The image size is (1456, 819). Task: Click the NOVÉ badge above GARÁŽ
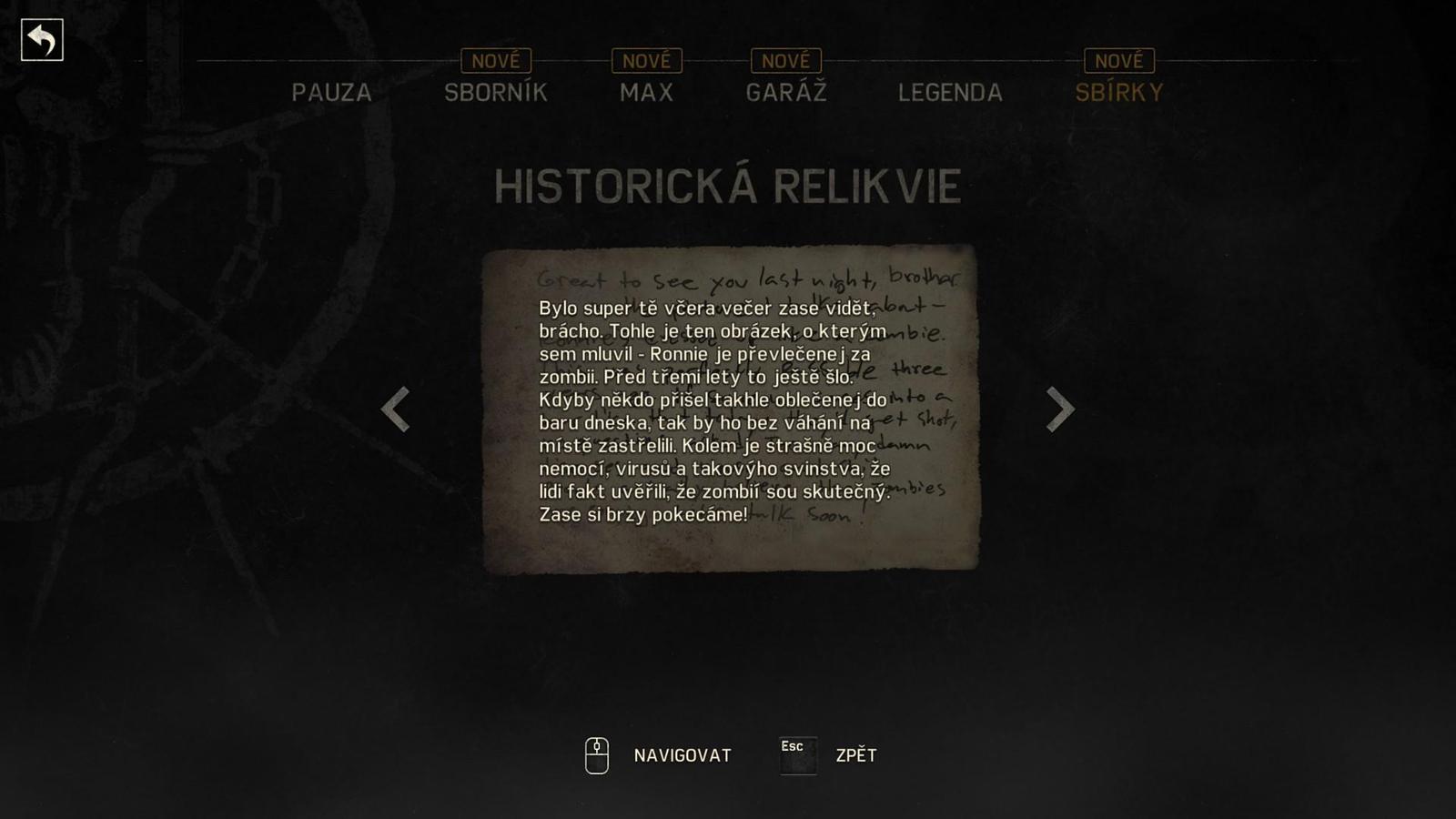[786, 60]
